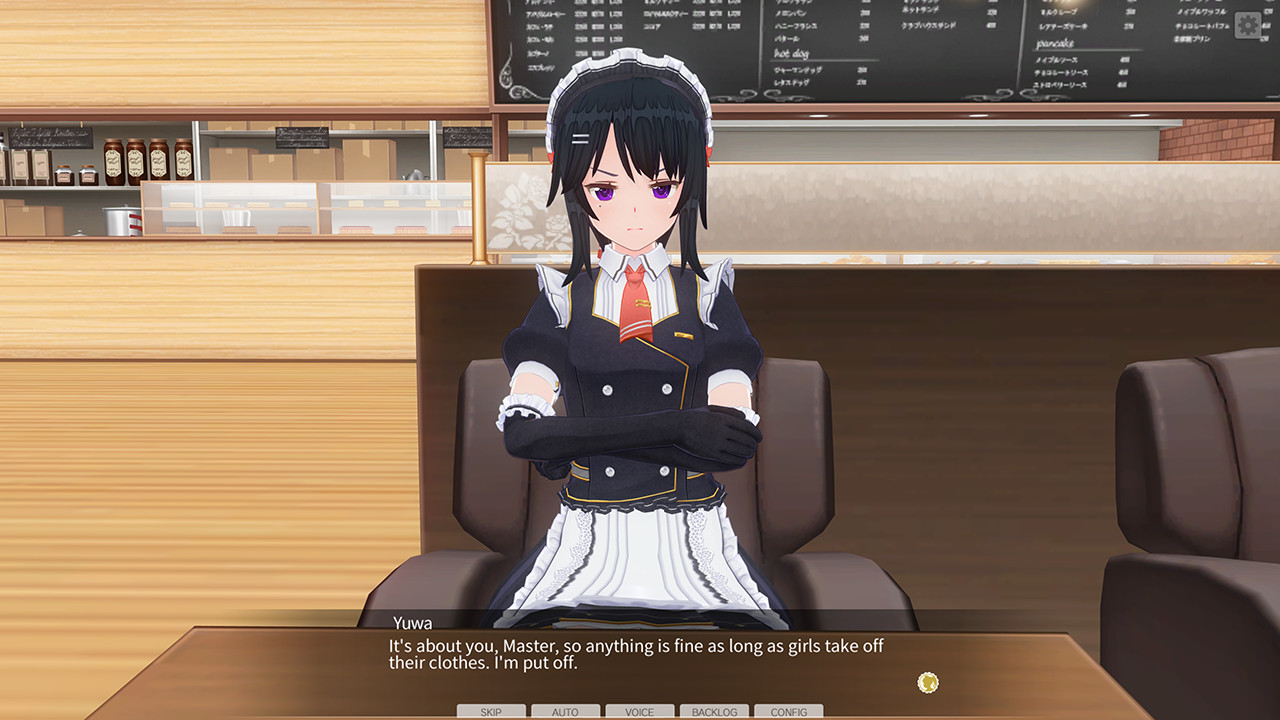Screen dimensions: 1280x720
Task: Replay the voice line with the VOICE button
Action: point(640,712)
